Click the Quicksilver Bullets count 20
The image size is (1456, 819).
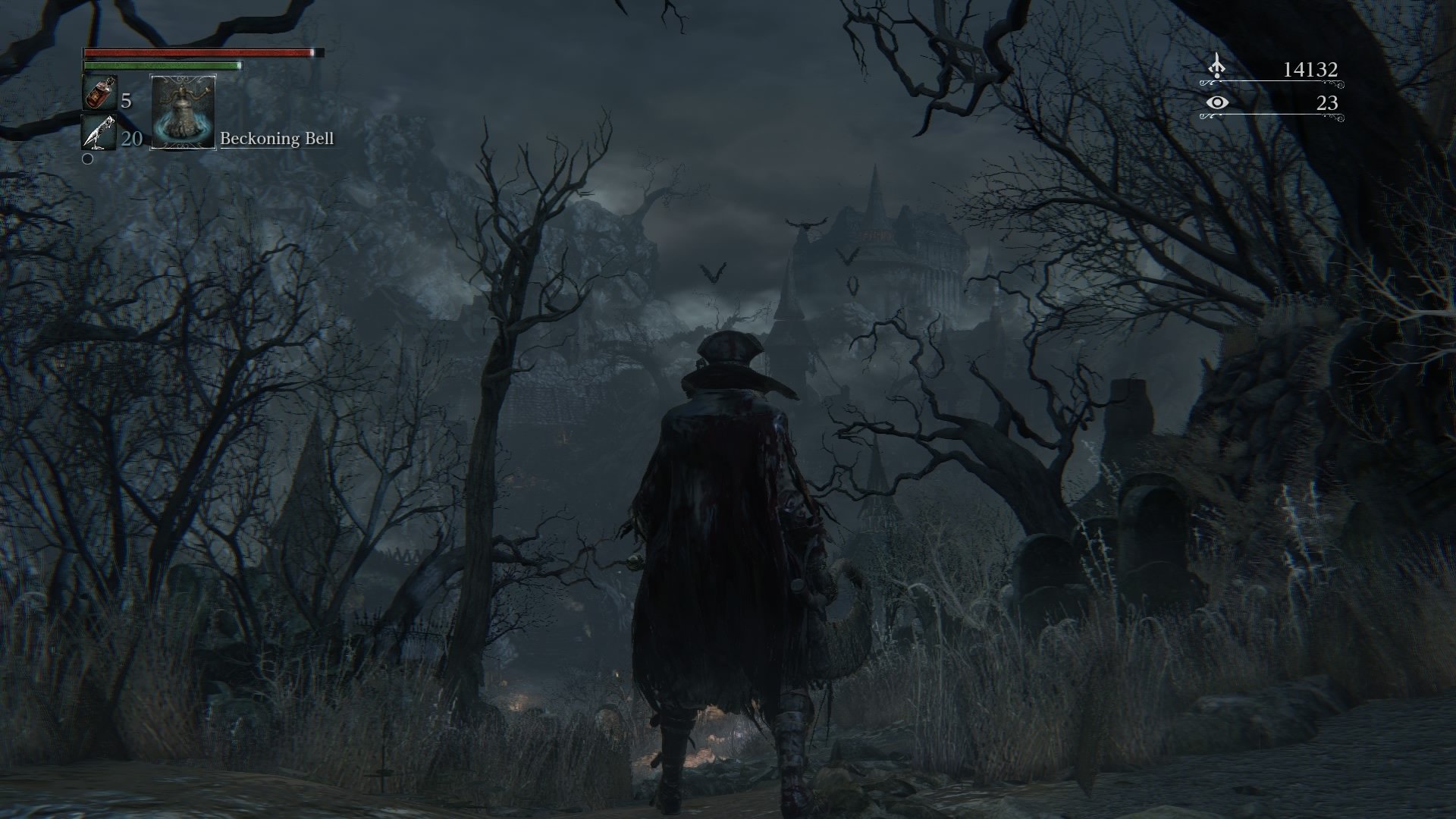coord(130,140)
